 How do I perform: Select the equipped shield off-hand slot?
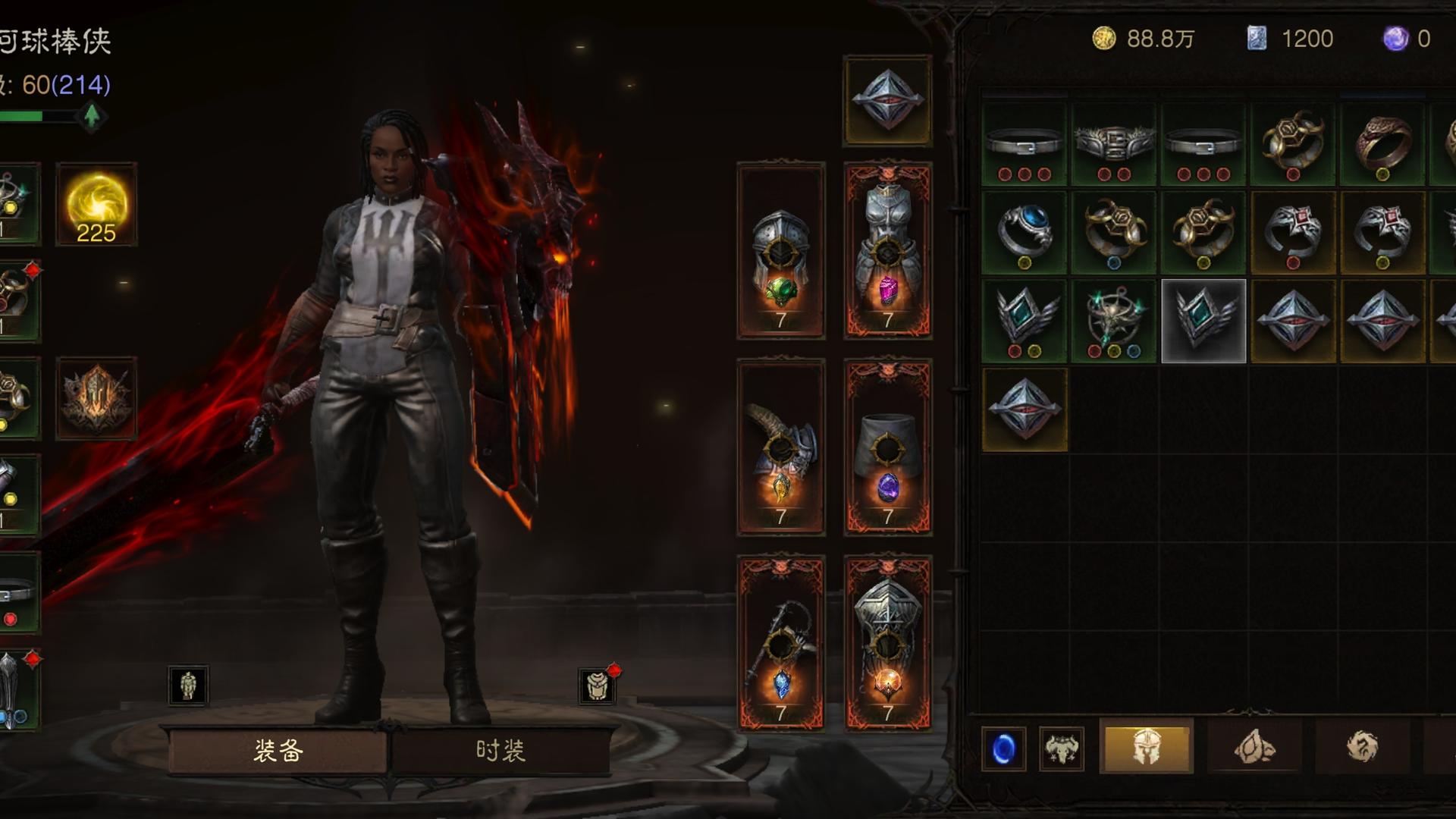(887, 643)
